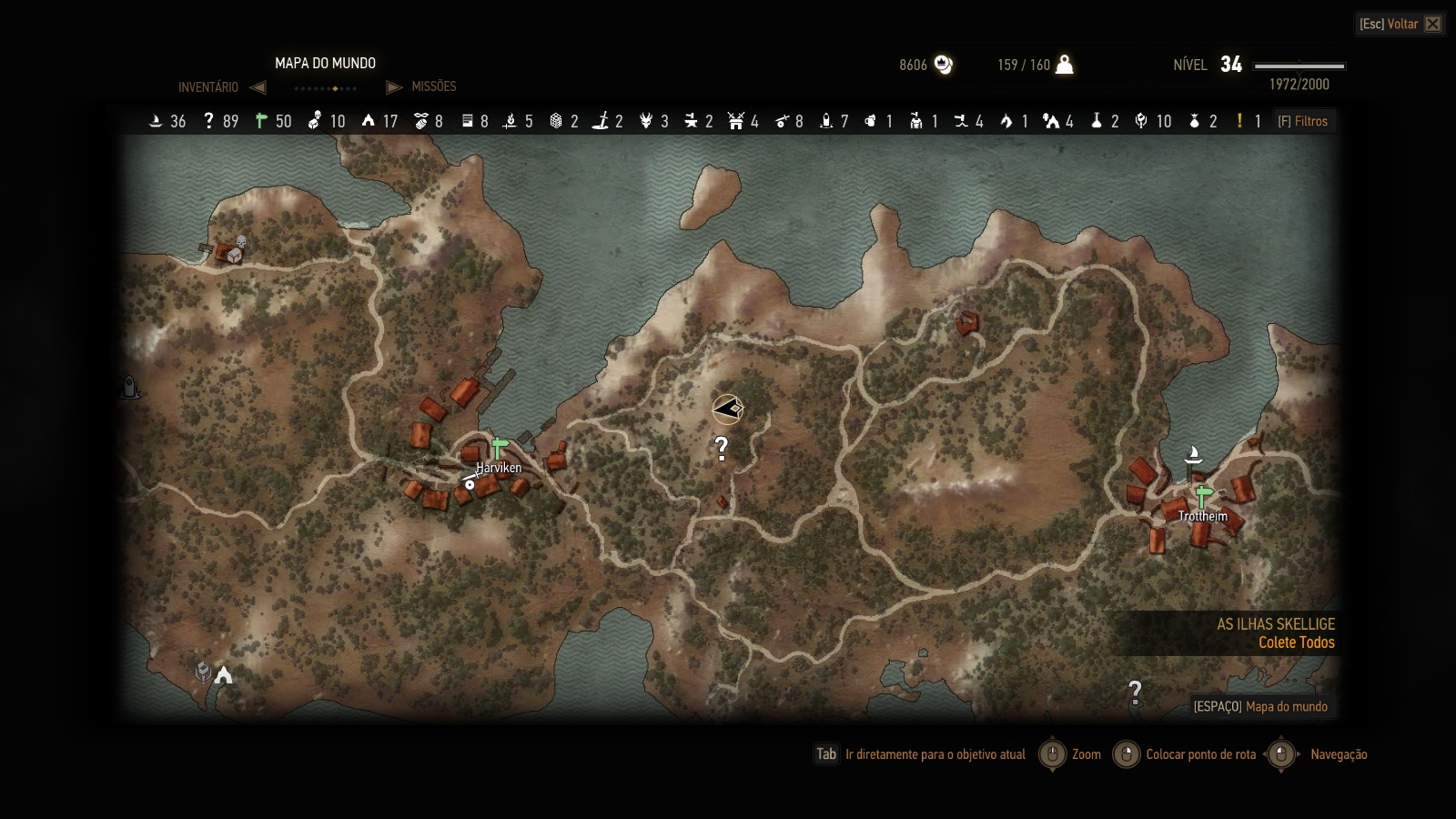
Task: Click the undiscovered question mark below the player
Action: 722,448
